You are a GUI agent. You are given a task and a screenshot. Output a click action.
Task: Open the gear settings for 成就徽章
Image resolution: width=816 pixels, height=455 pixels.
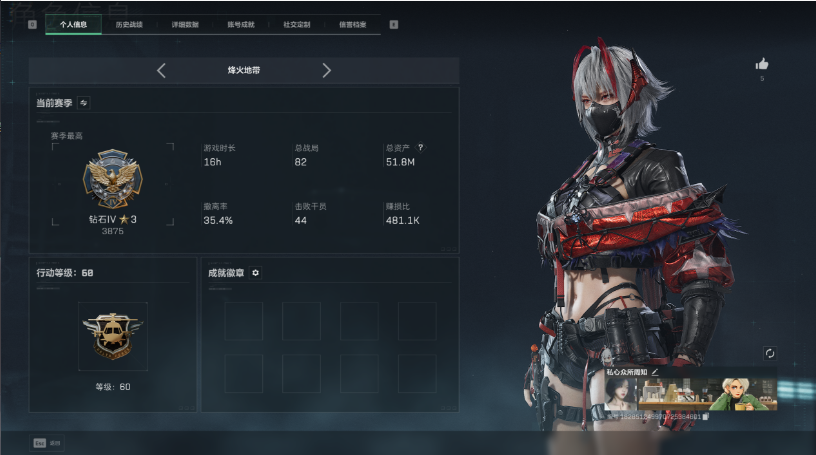coord(255,272)
